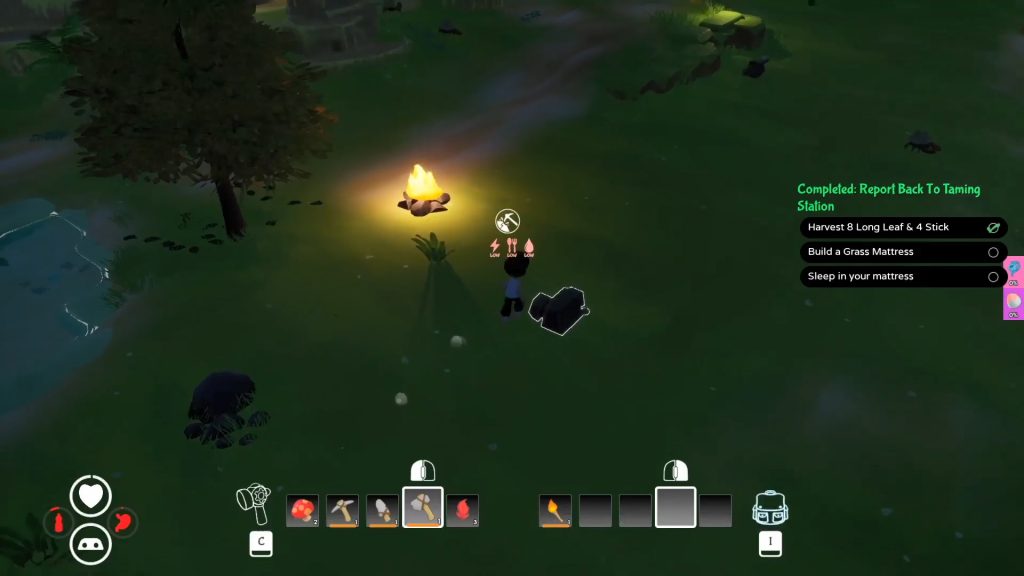Equip the torch from the hotbar
The height and width of the screenshot is (576, 1024).
555,510
